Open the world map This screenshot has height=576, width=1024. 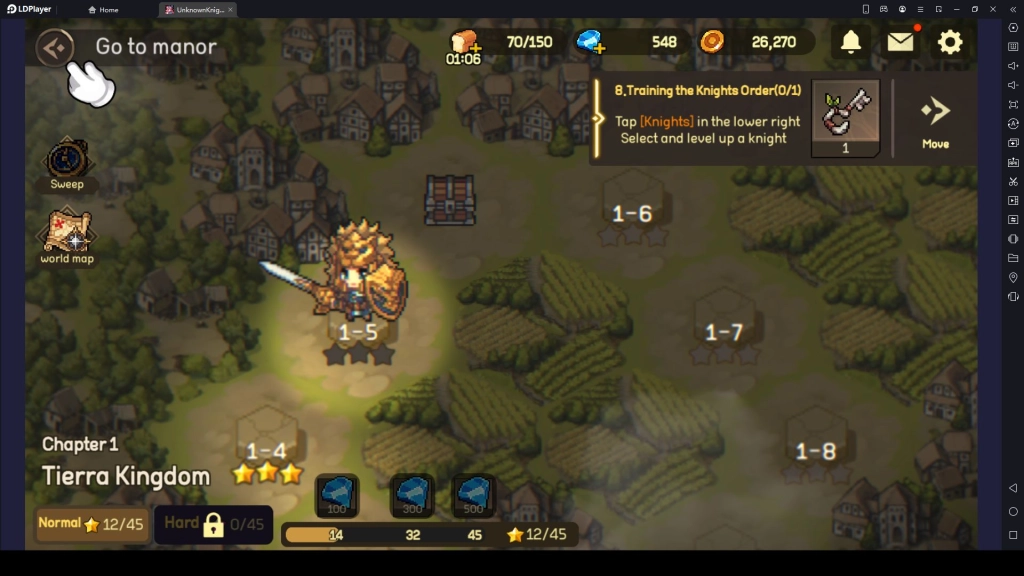tap(67, 237)
